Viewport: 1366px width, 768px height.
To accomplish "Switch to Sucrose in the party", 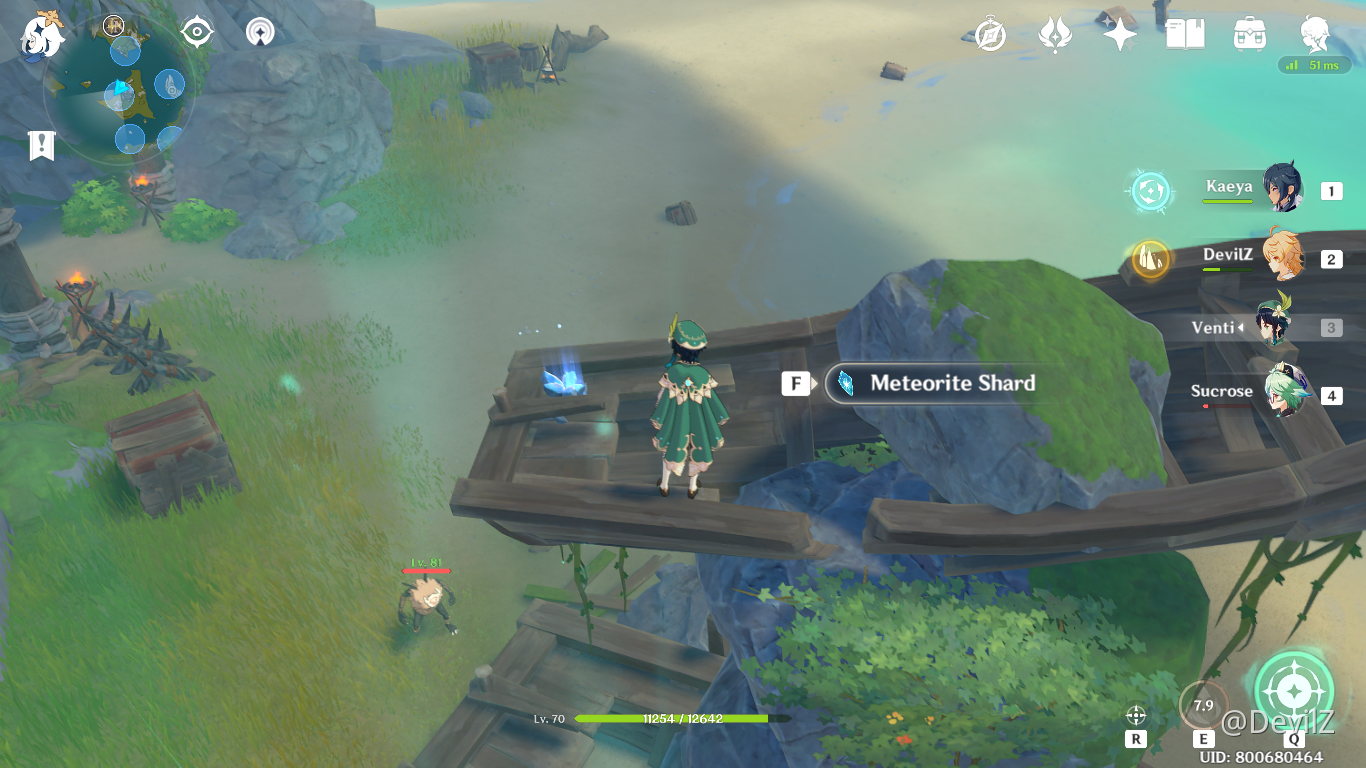I will 1282,394.
